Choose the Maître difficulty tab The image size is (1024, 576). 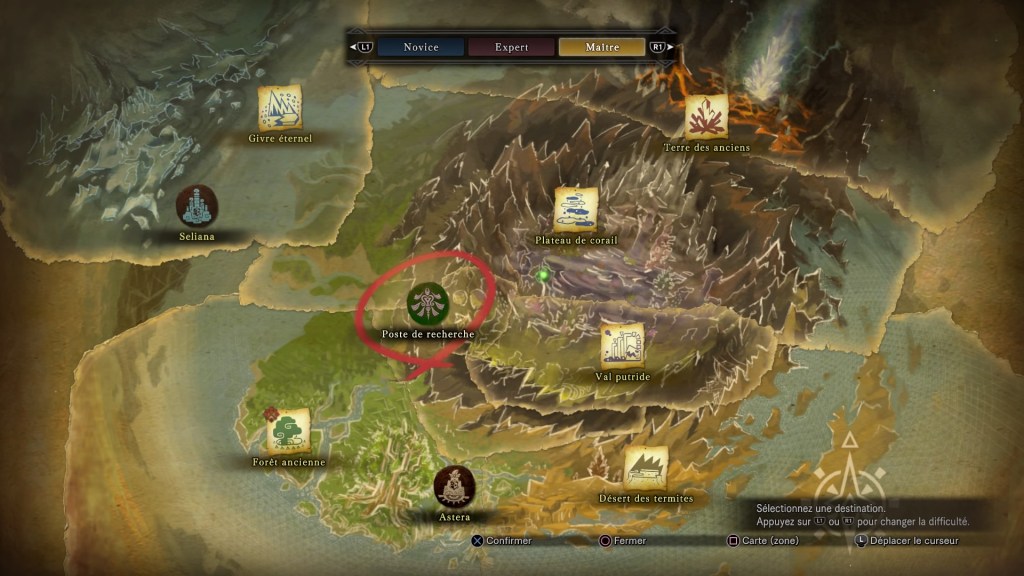pyautogui.click(x=602, y=47)
